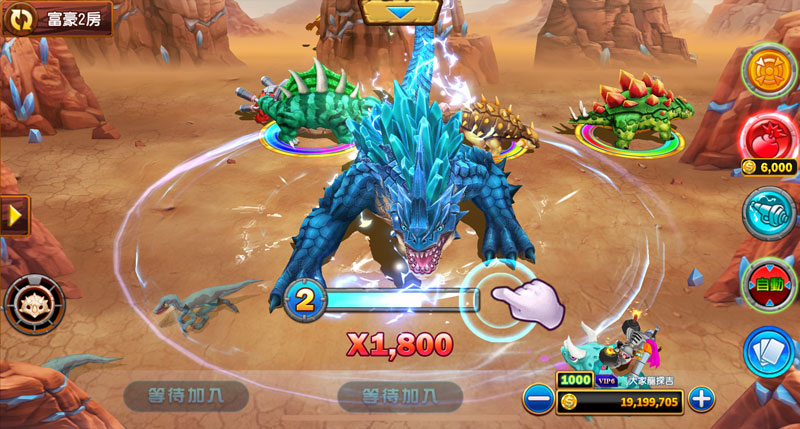
Task: Decrease the bet with the minus button
Action: [x=538, y=400]
